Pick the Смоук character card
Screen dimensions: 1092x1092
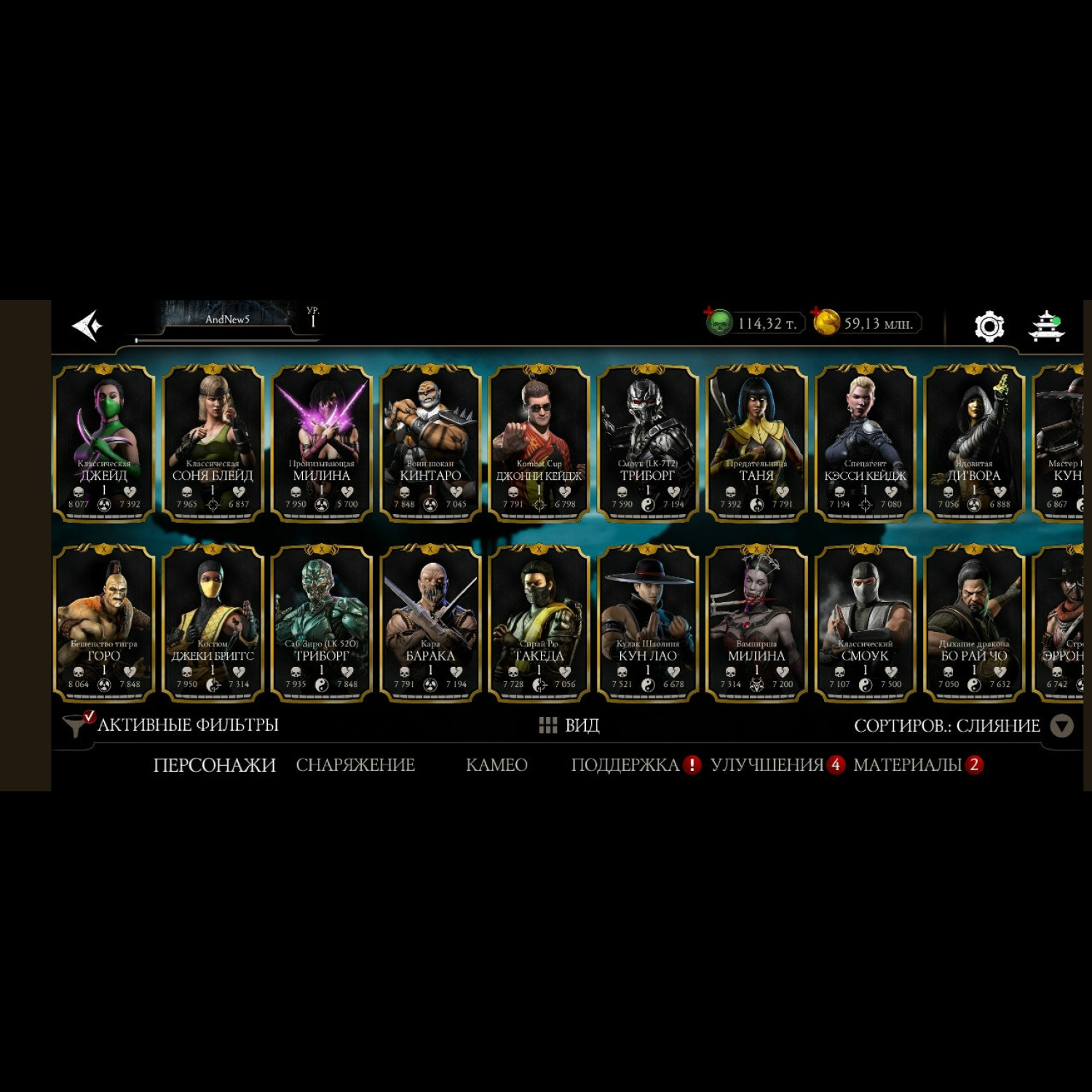pos(865,623)
